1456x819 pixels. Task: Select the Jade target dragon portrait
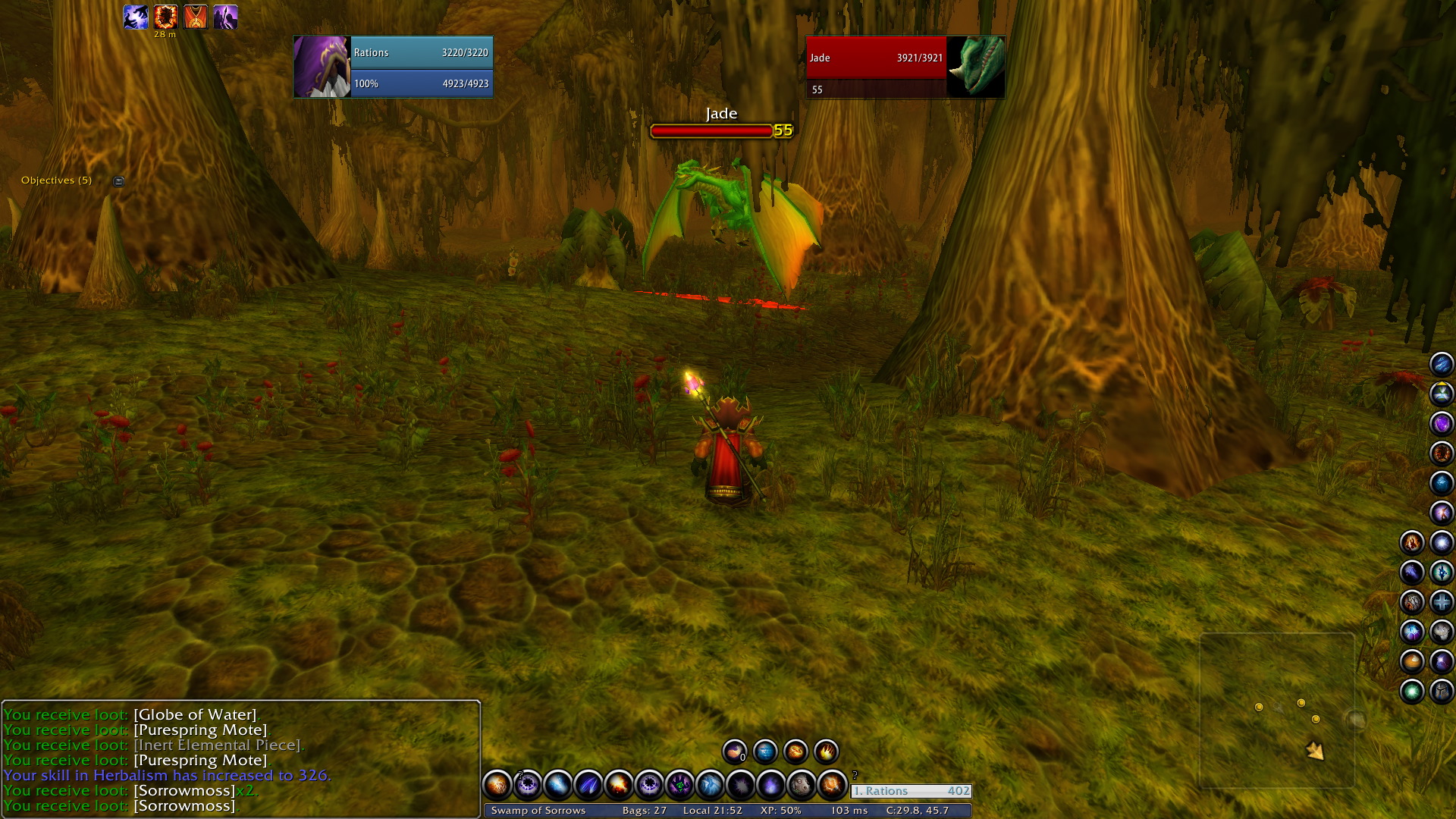click(977, 67)
